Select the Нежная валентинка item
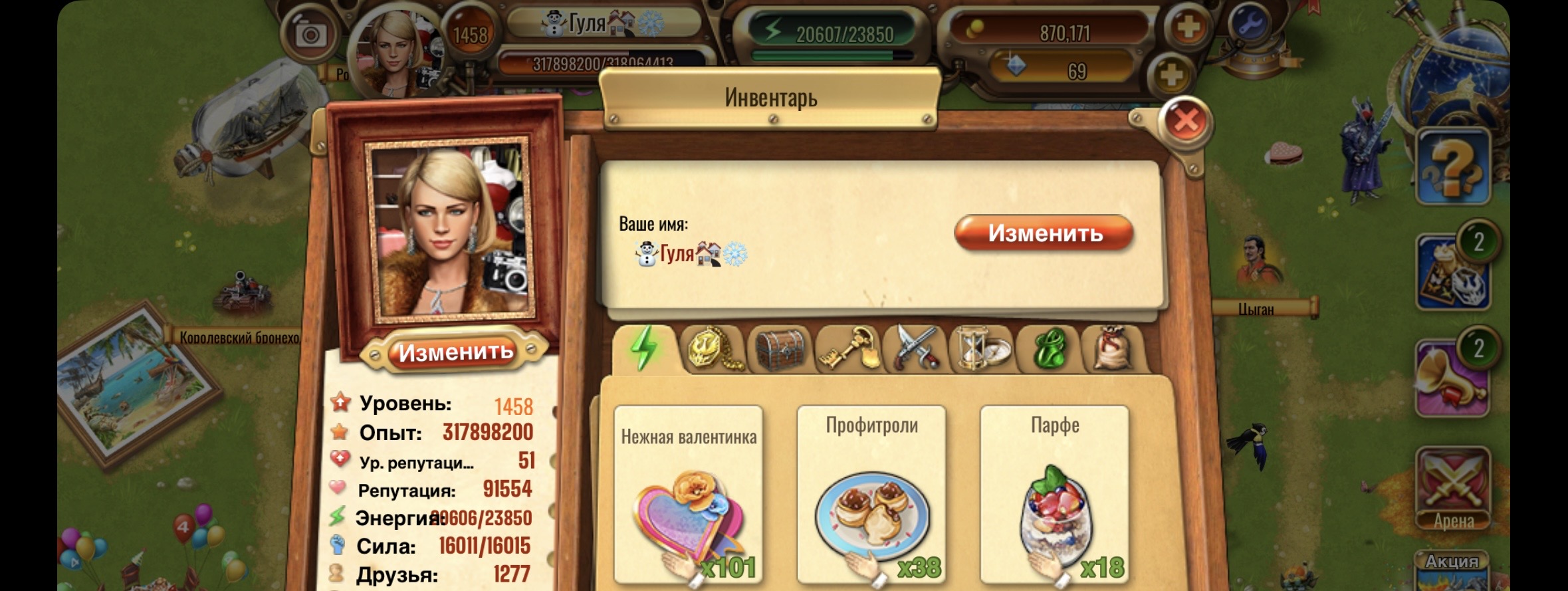Image resolution: width=1568 pixels, height=591 pixels. [x=688, y=495]
